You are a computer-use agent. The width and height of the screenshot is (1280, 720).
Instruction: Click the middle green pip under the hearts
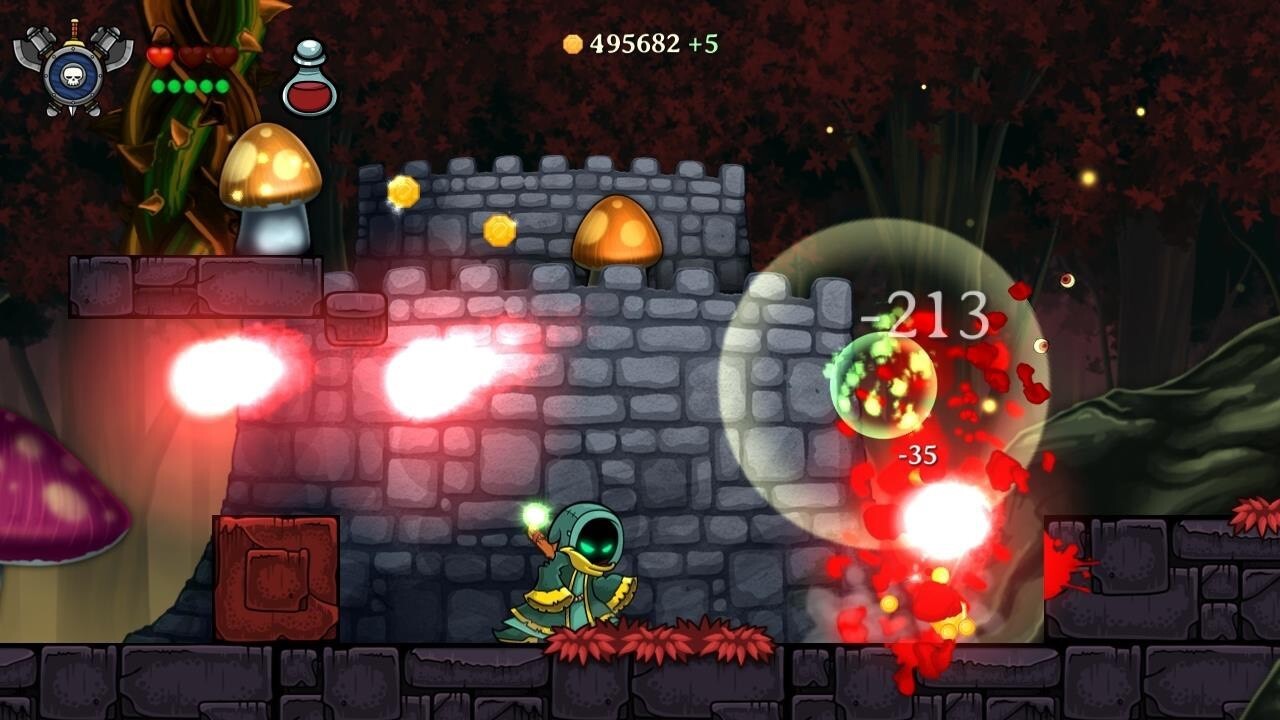[x=189, y=86]
